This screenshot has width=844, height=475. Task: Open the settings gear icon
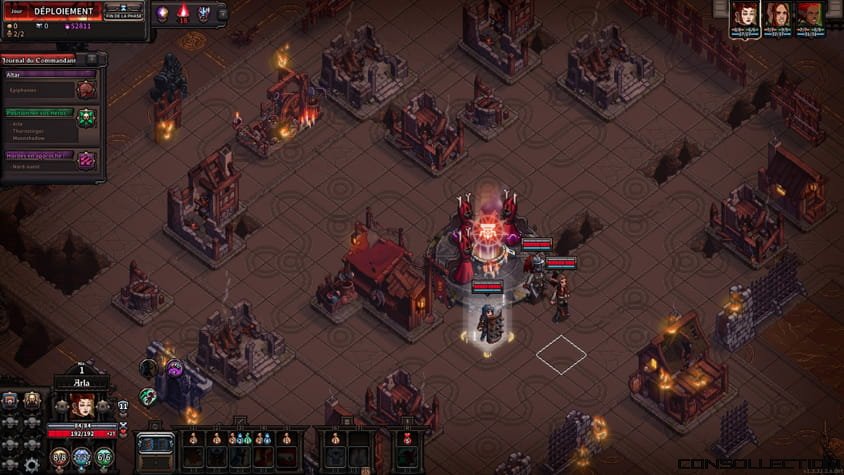32,464
